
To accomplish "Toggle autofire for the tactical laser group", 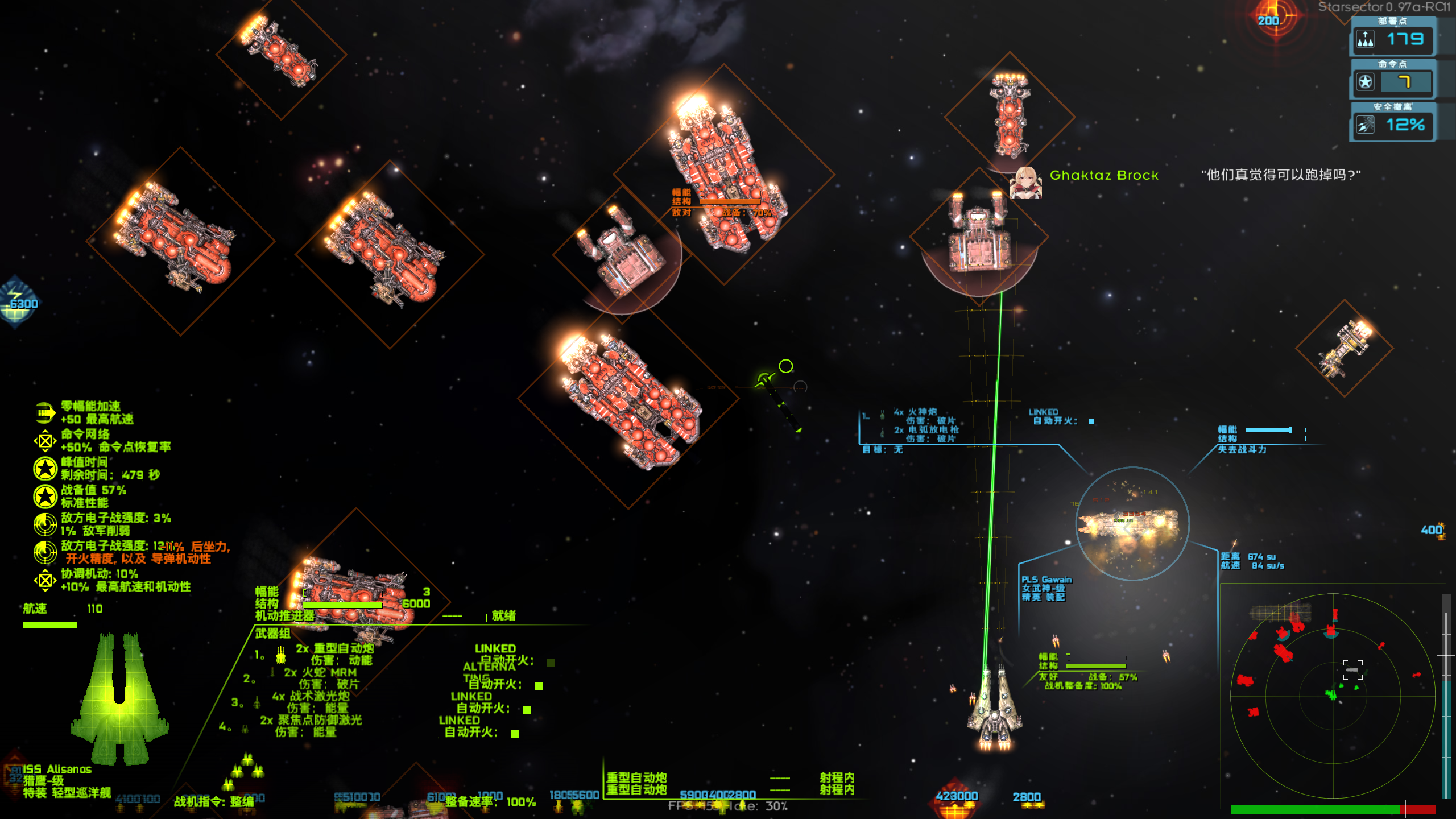I will [527, 710].
